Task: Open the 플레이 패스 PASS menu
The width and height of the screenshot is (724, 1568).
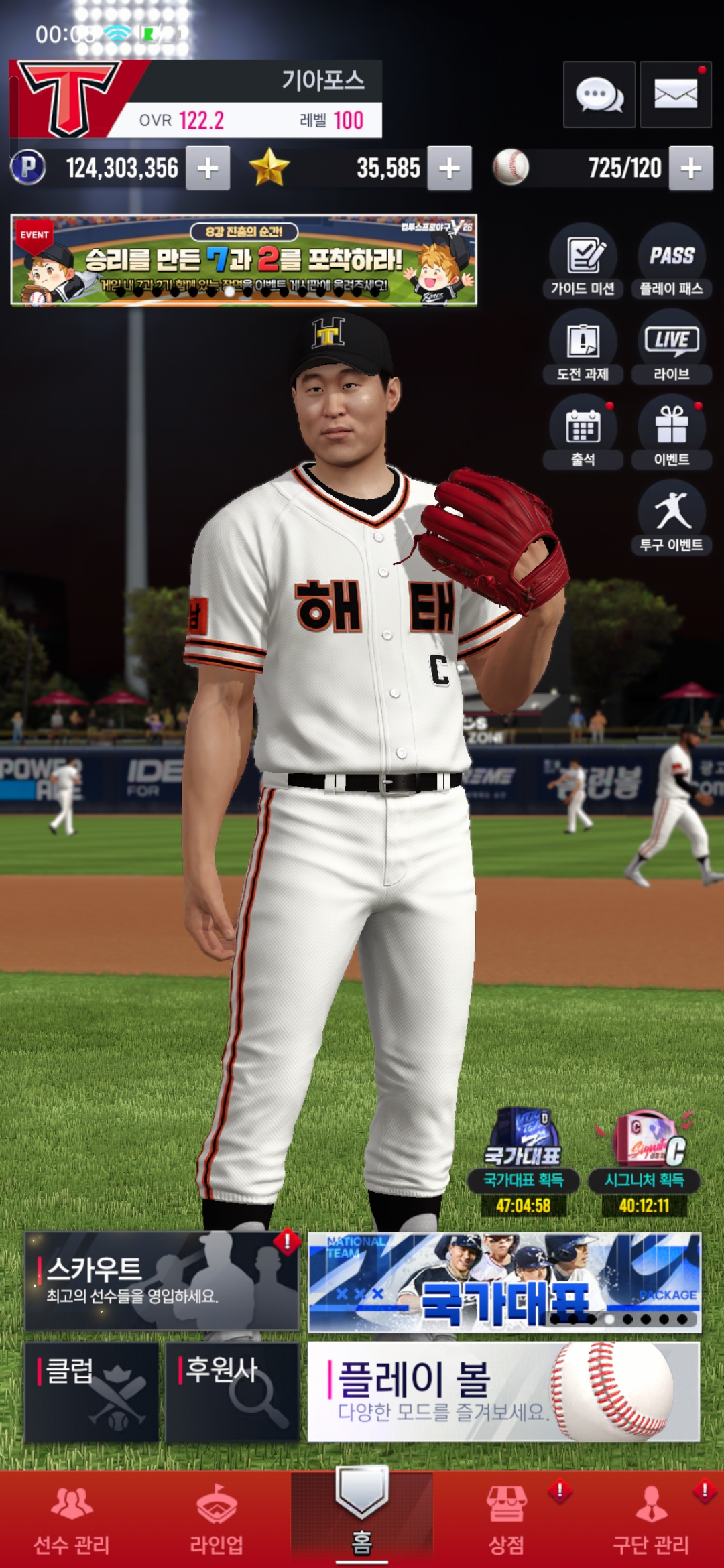Action: pos(671,261)
